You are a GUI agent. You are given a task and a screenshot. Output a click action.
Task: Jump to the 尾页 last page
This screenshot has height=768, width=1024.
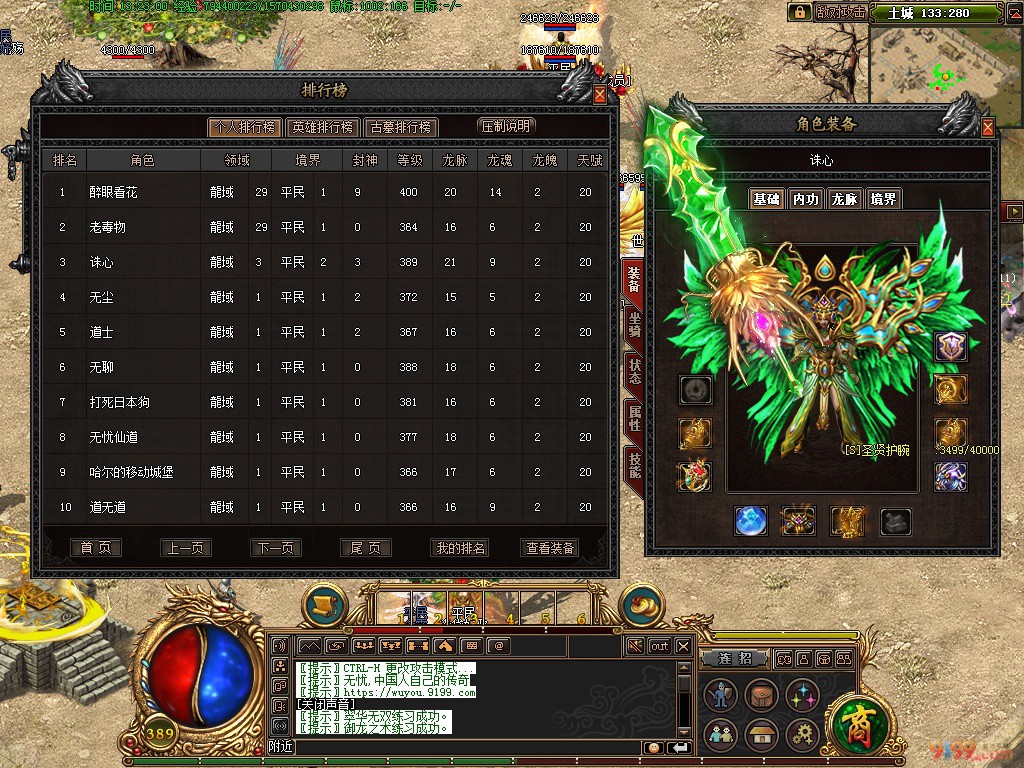point(365,548)
